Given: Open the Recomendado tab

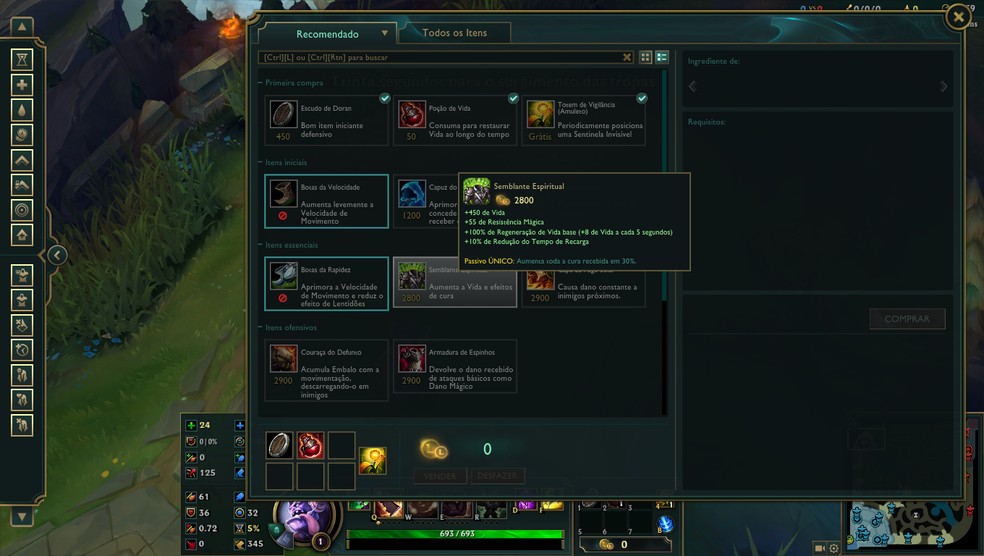Looking at the screenshot, I should 327,34.
